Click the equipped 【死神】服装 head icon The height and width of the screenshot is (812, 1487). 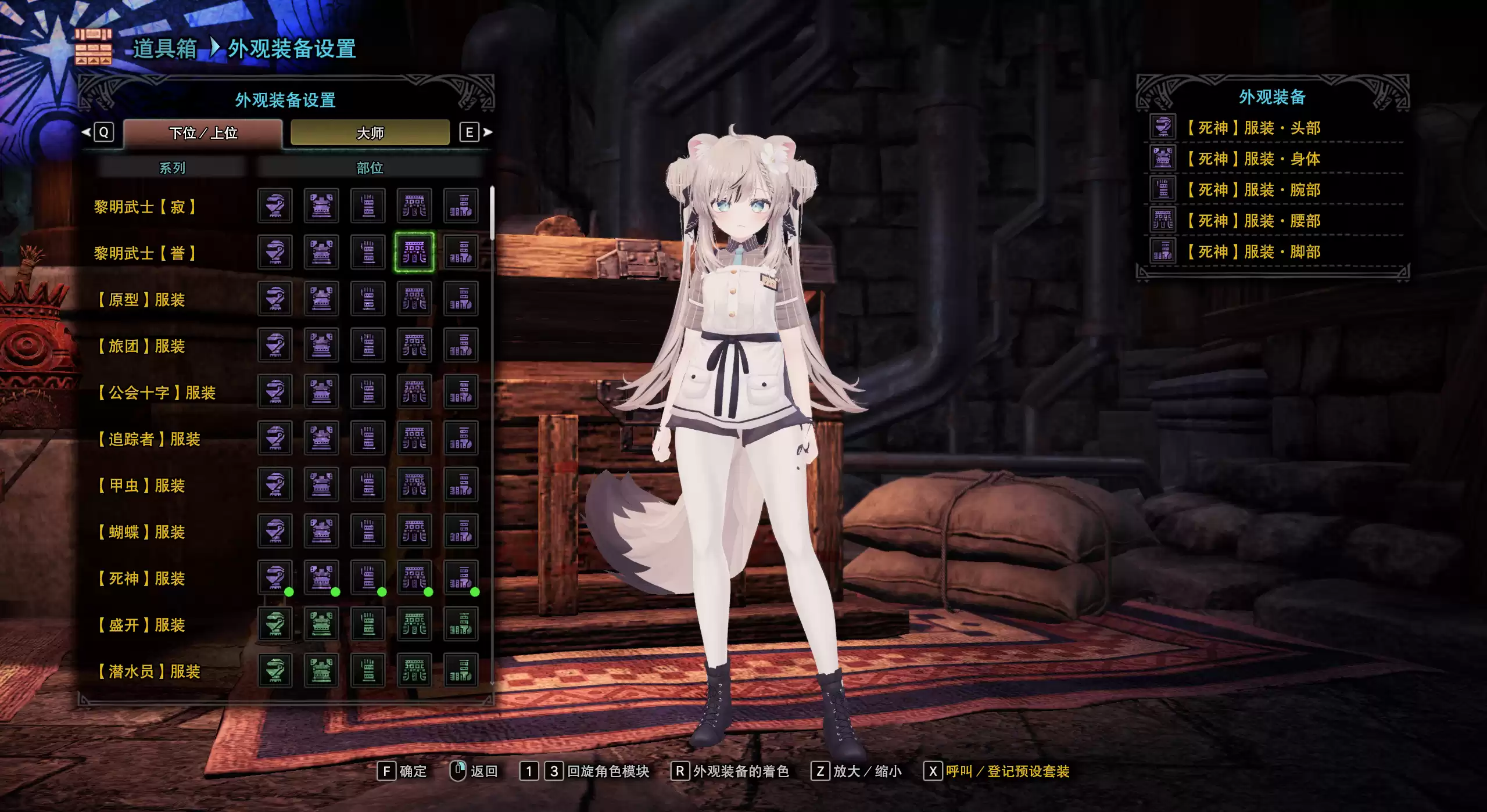275,577
